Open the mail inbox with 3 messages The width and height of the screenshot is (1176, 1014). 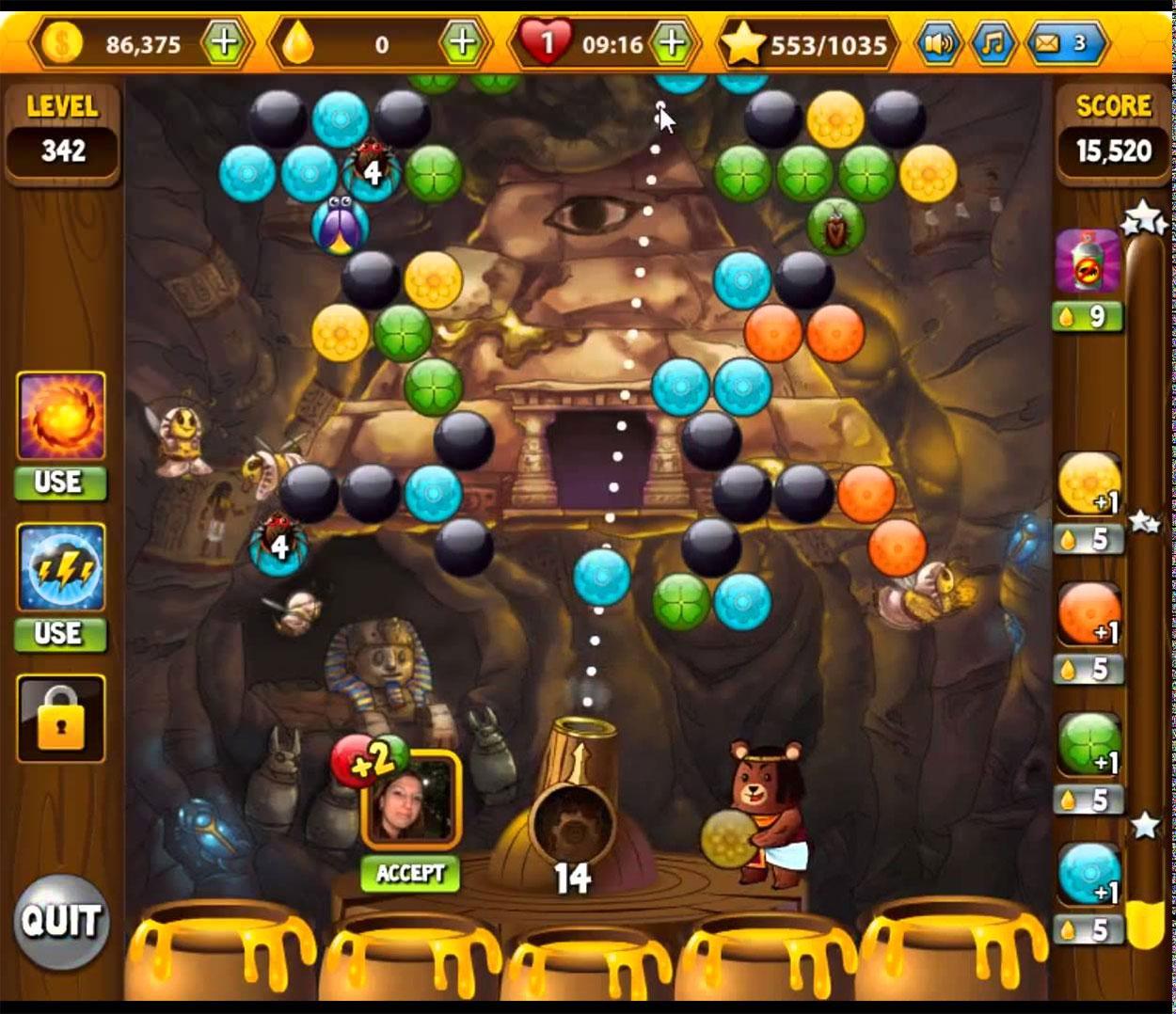1063,42
